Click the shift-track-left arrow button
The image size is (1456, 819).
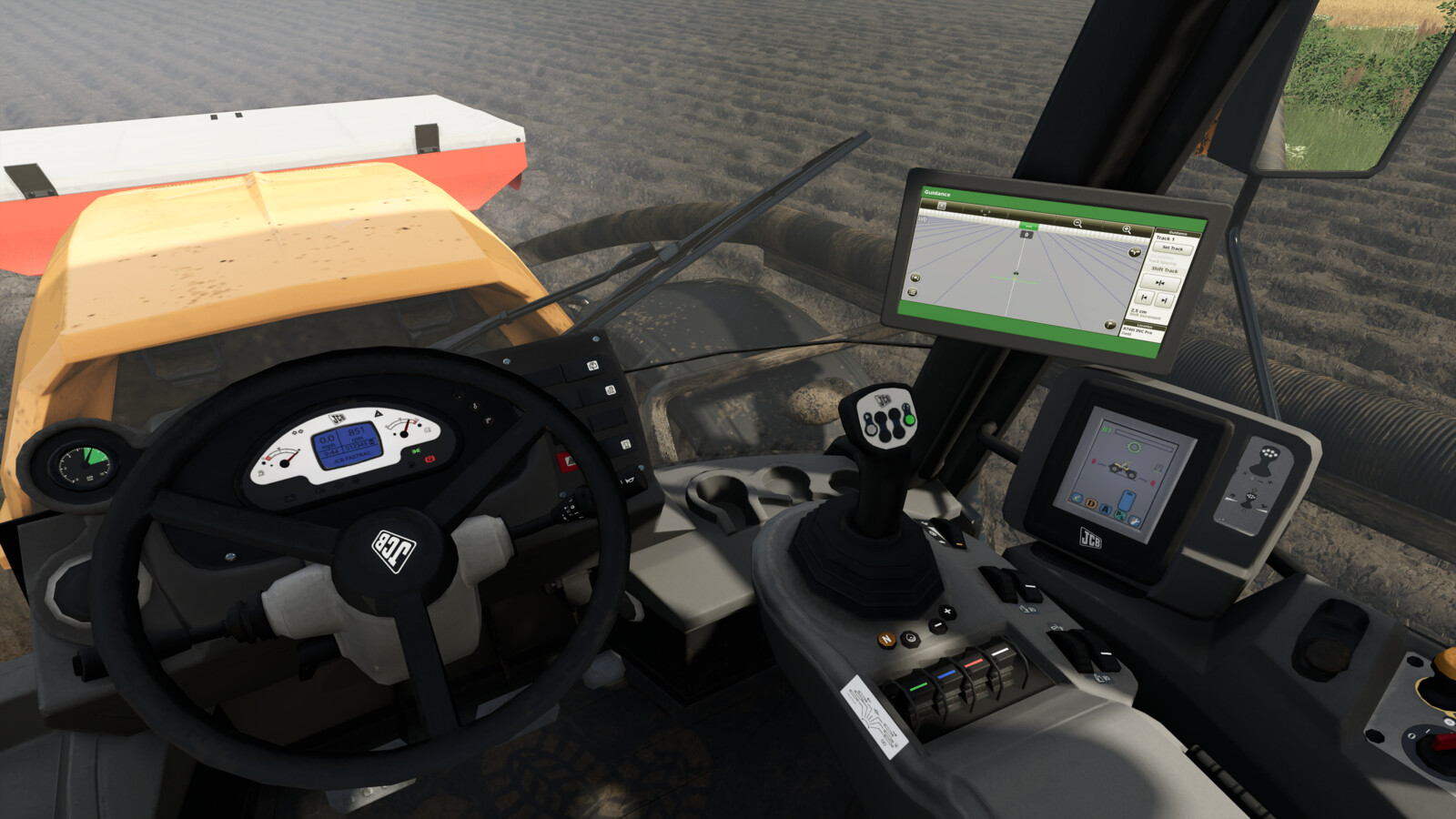[x=1144, y=298]
